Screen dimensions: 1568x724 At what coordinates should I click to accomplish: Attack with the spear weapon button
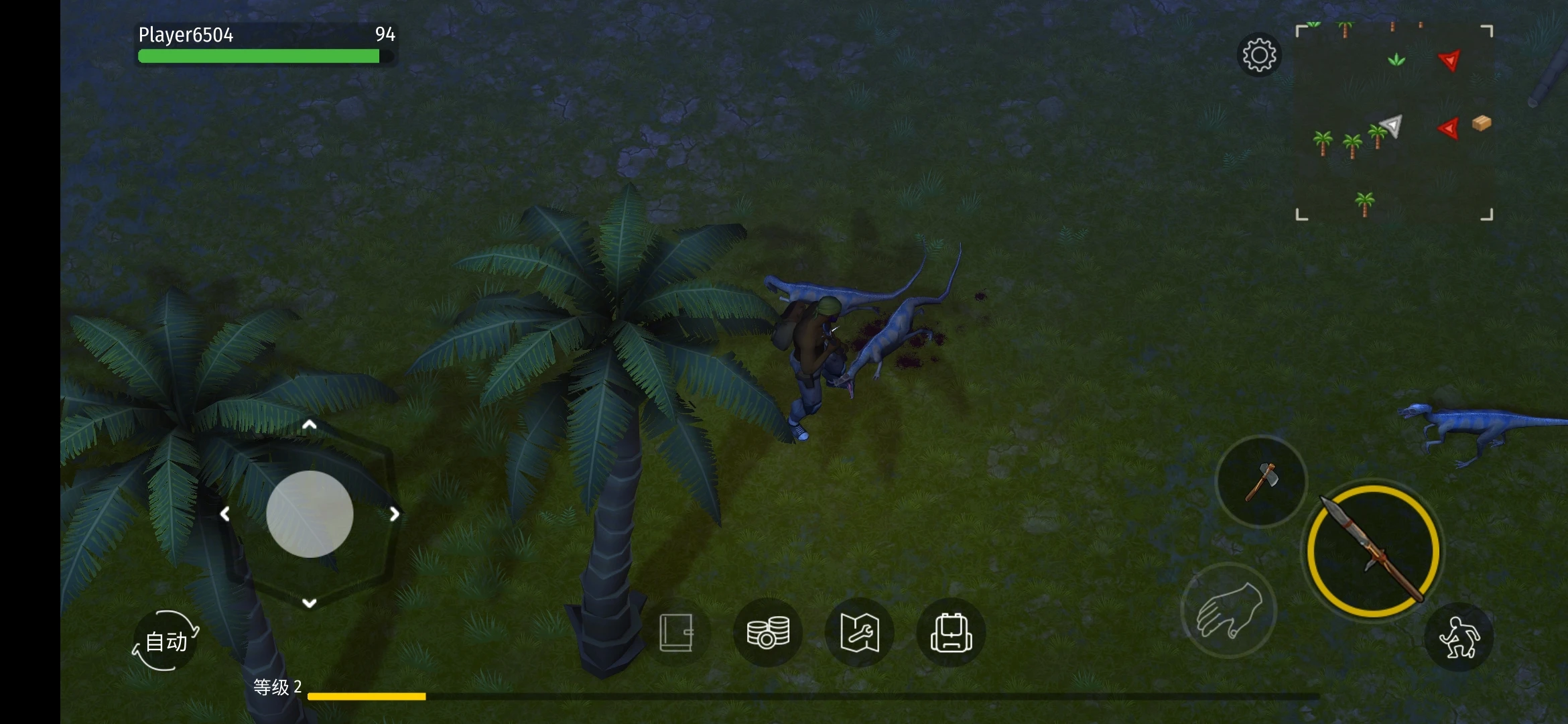tap(1374, 550)
